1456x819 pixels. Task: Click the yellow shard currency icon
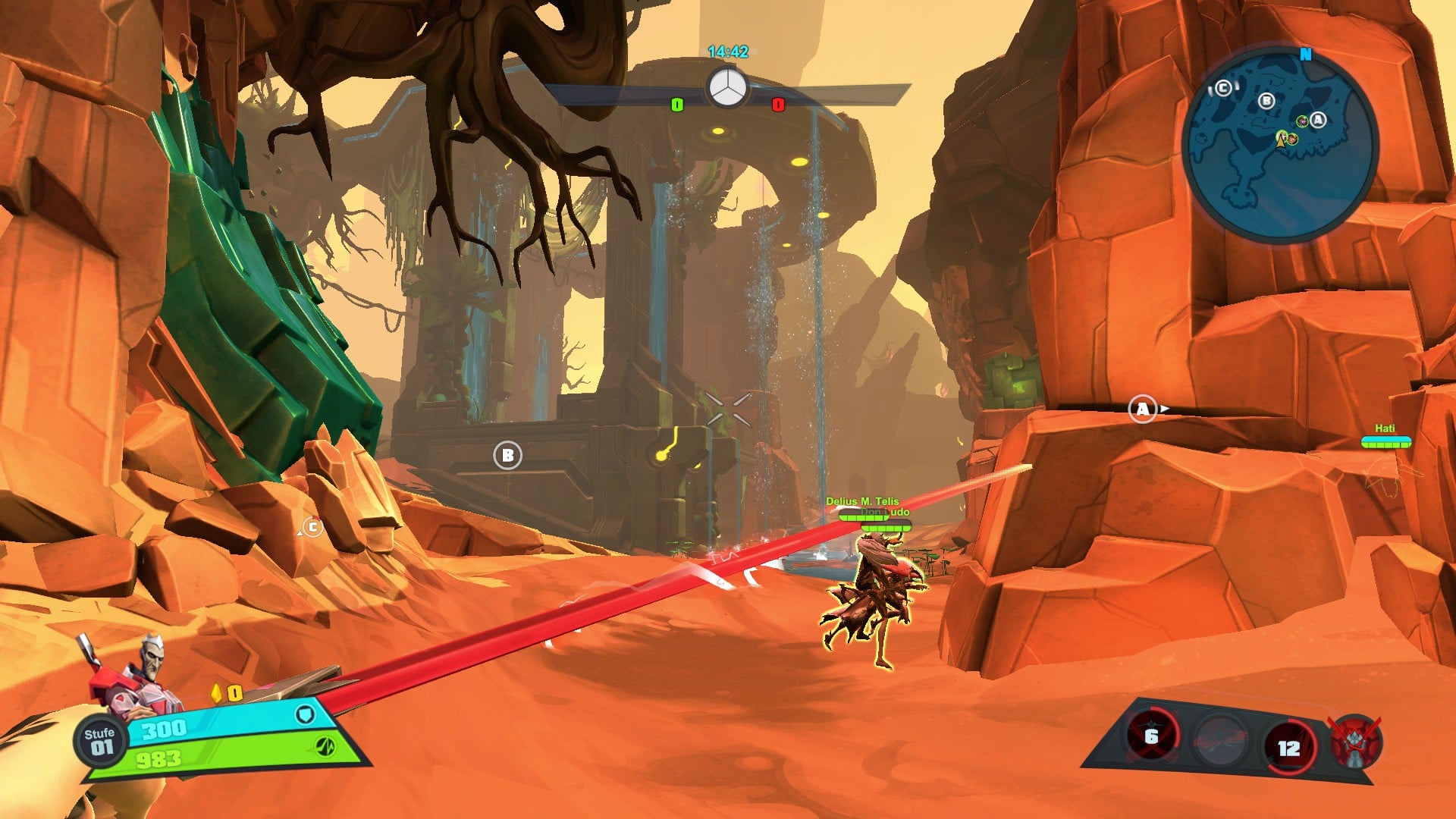click(218, 693)
